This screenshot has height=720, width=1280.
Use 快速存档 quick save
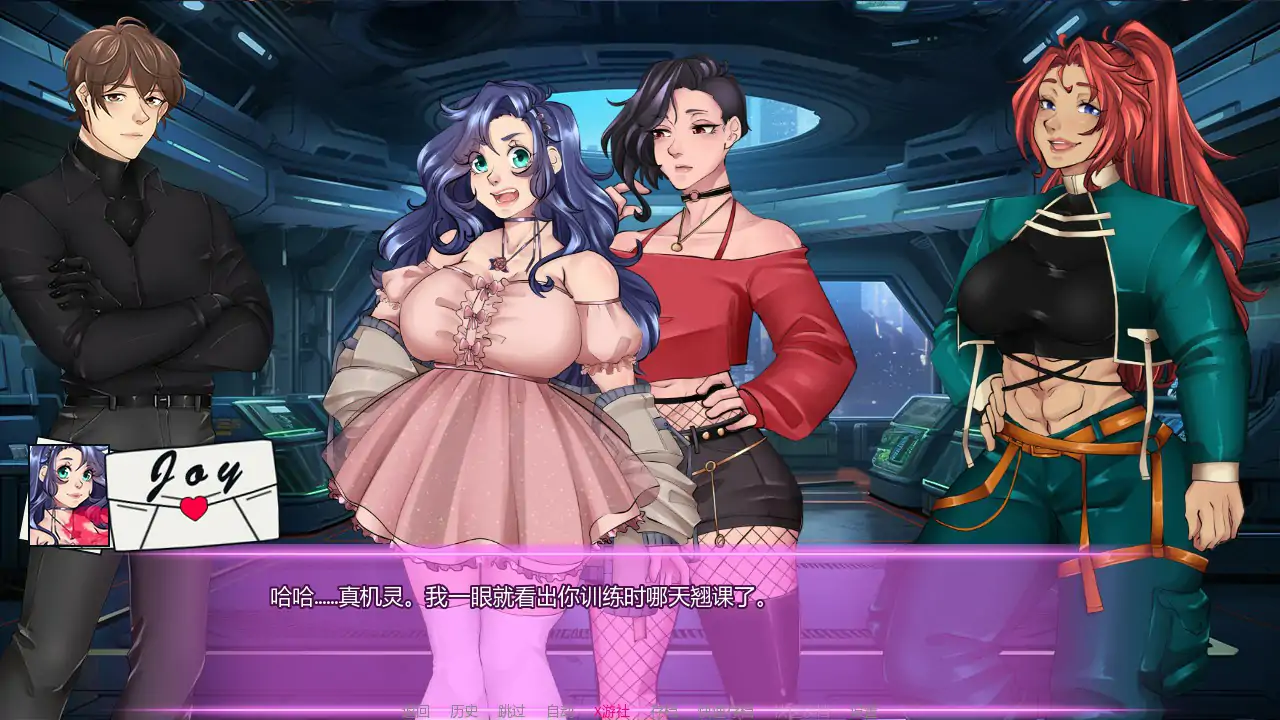(726, 712)
